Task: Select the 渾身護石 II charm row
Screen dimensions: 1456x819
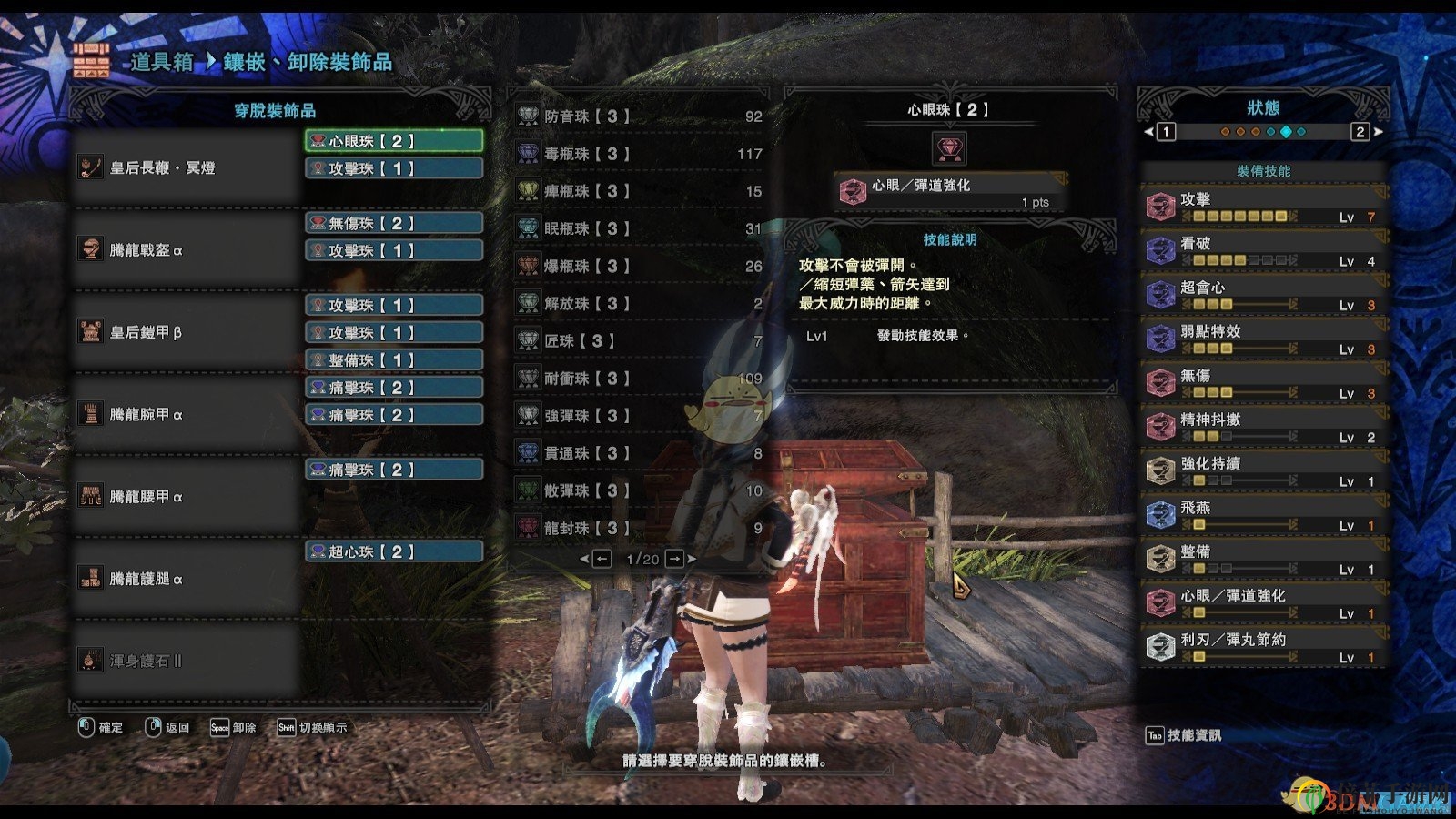Action: tap(187, 661)
